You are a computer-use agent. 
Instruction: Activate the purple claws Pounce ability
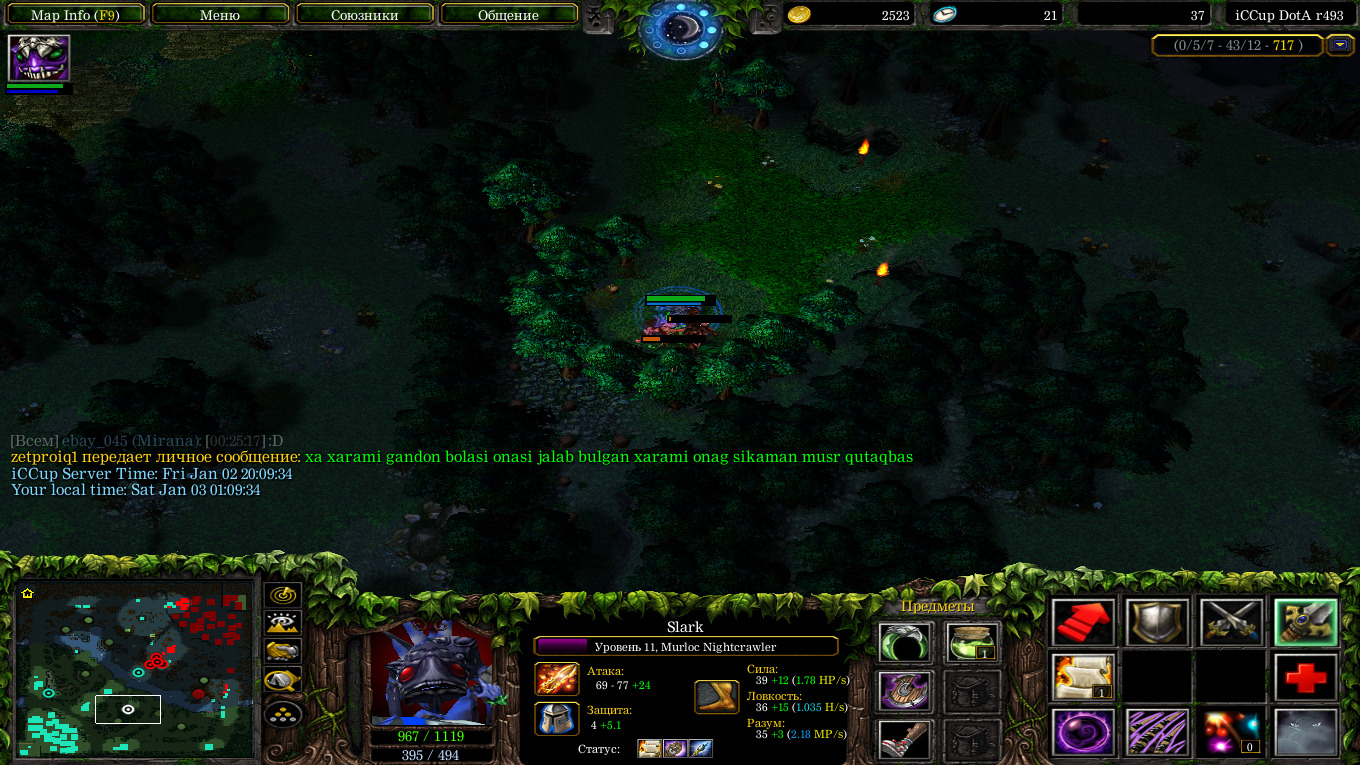point(1157,732)
